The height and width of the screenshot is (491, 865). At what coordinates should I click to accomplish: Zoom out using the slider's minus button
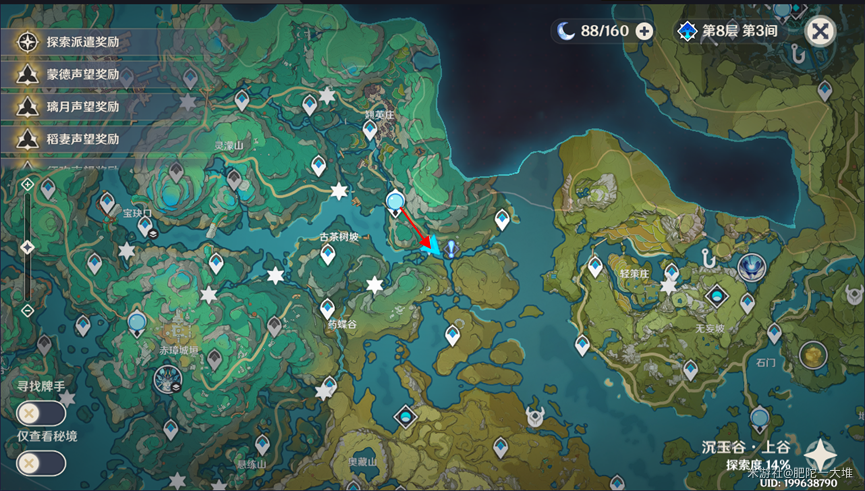pyautogui.click(x=27, y=310)
